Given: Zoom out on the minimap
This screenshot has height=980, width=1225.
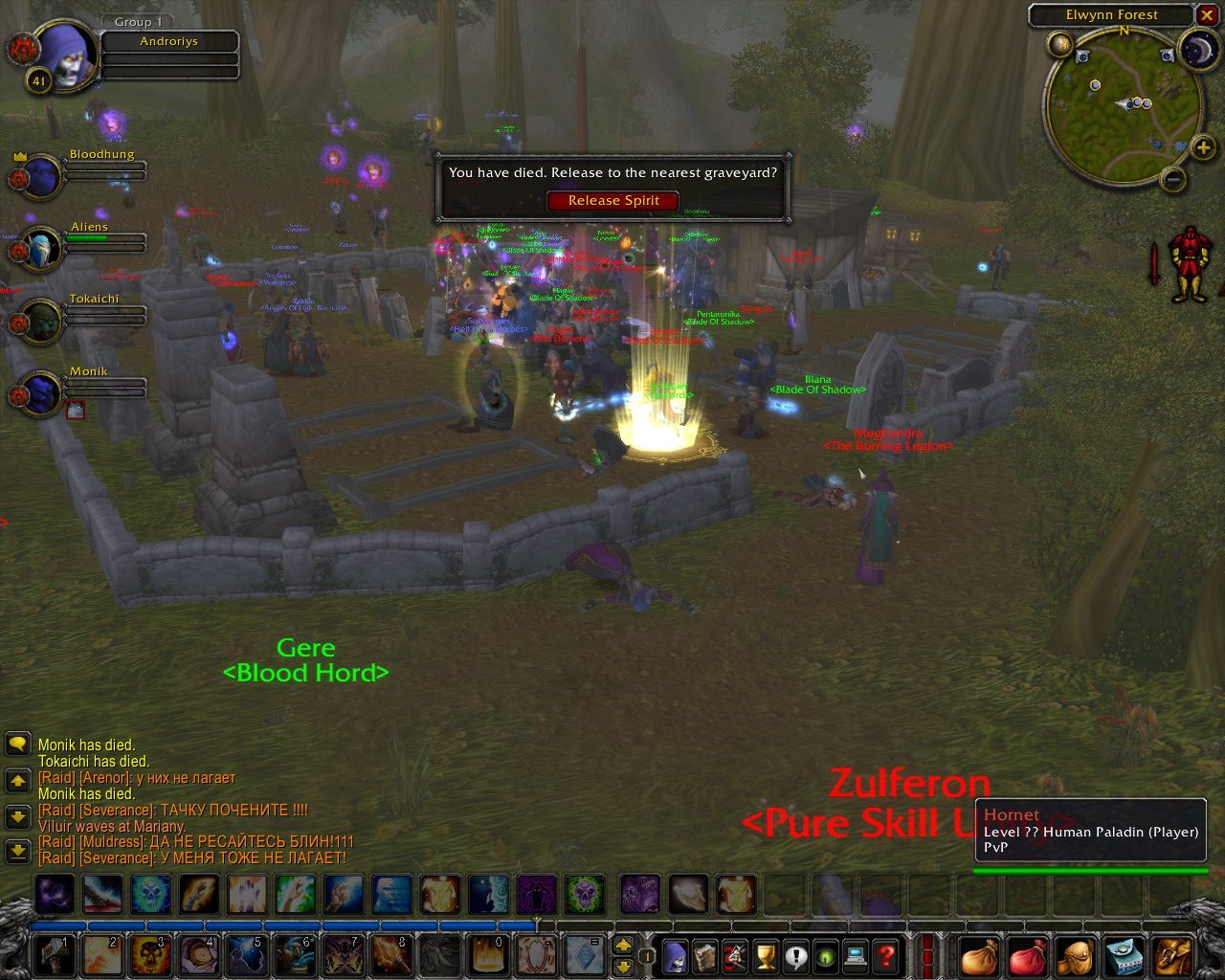Looking at the screenshot, I should pos(1173,178).
